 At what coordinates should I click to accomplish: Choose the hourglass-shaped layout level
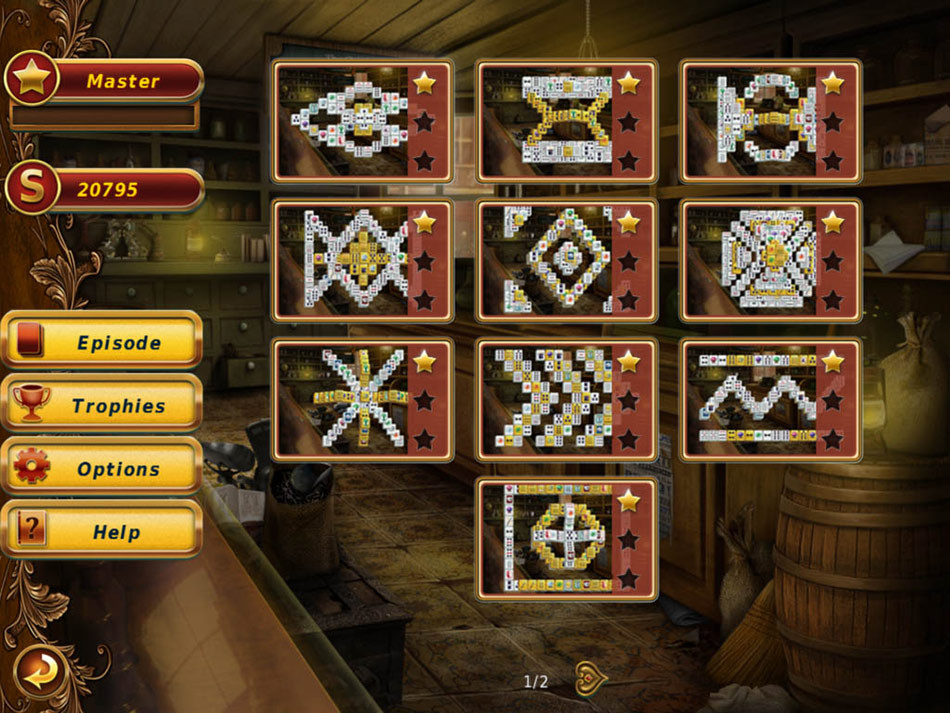546,121
